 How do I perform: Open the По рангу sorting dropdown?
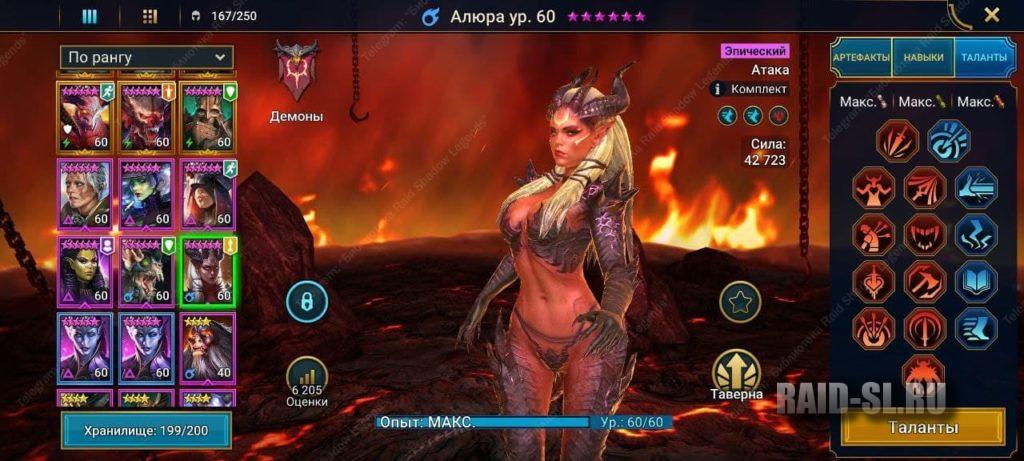[146, 57]
